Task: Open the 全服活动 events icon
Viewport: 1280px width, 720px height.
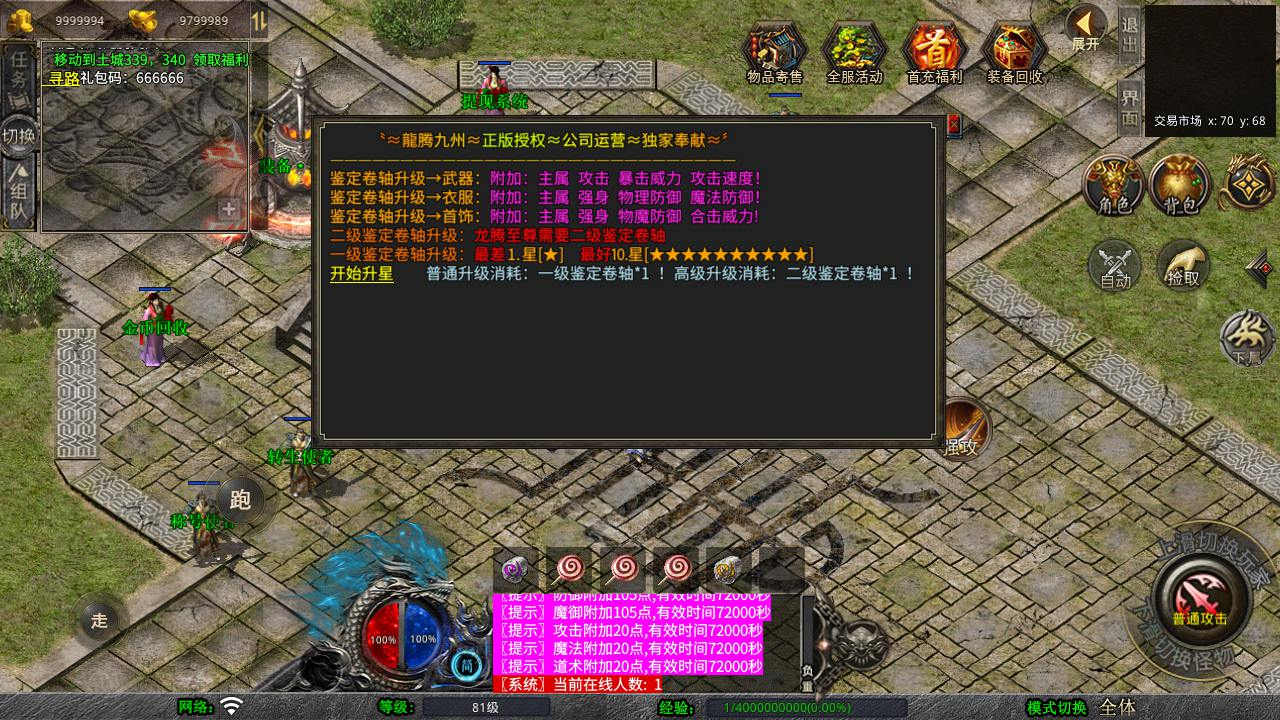Action: [x=855, y=50]
